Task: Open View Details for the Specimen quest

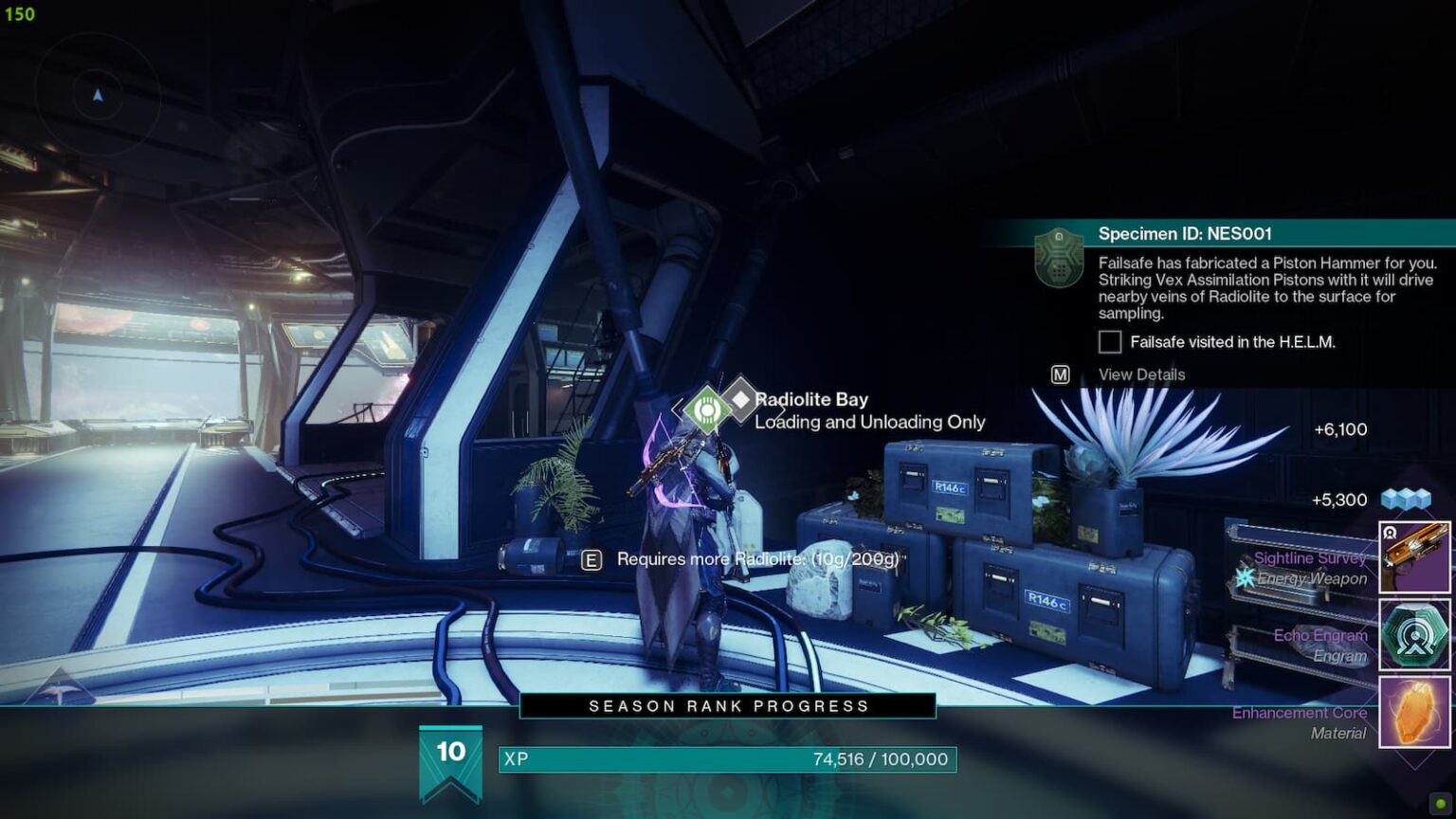Action: click(1140, 374)
